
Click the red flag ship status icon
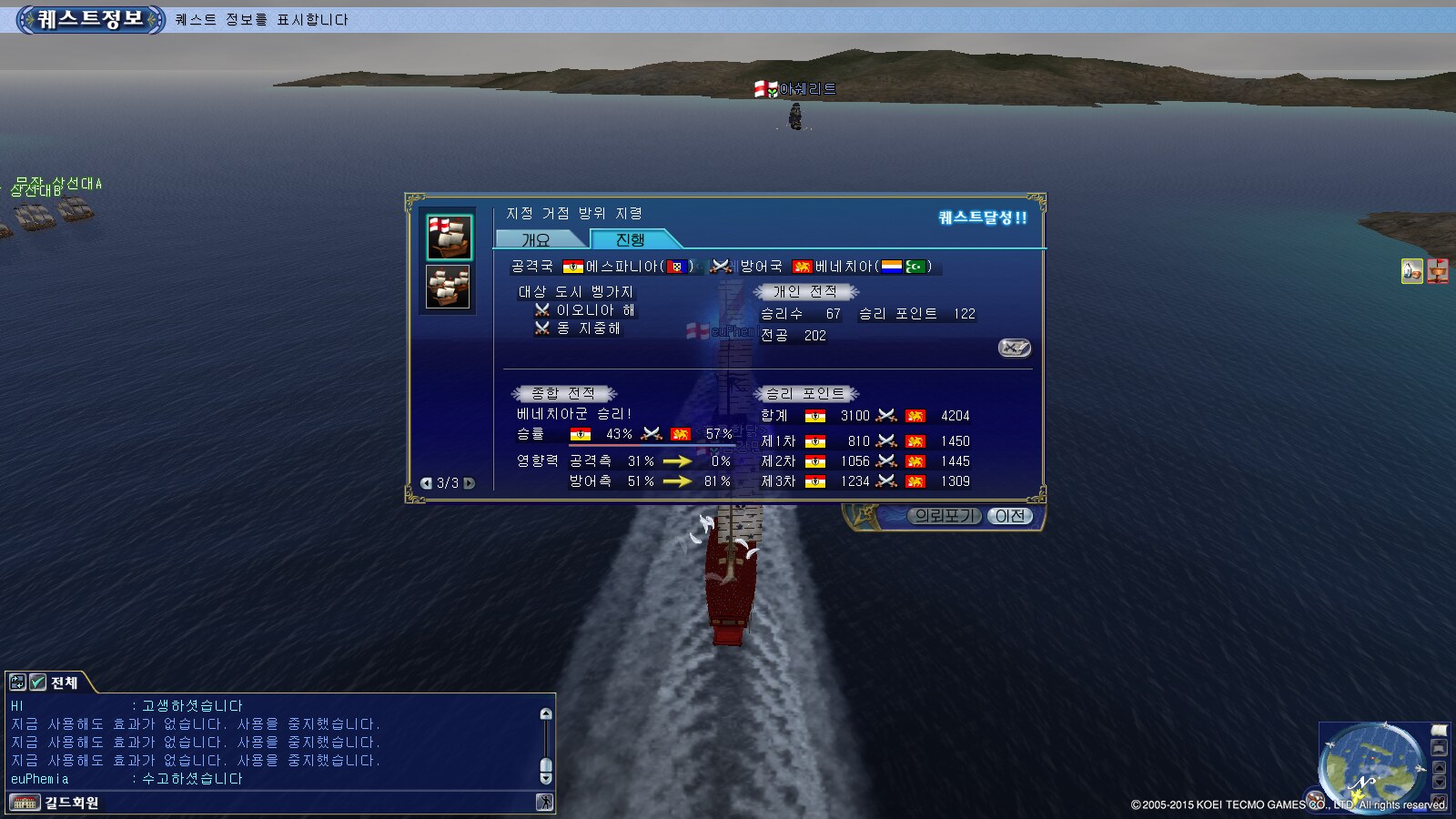point(1438,271)
